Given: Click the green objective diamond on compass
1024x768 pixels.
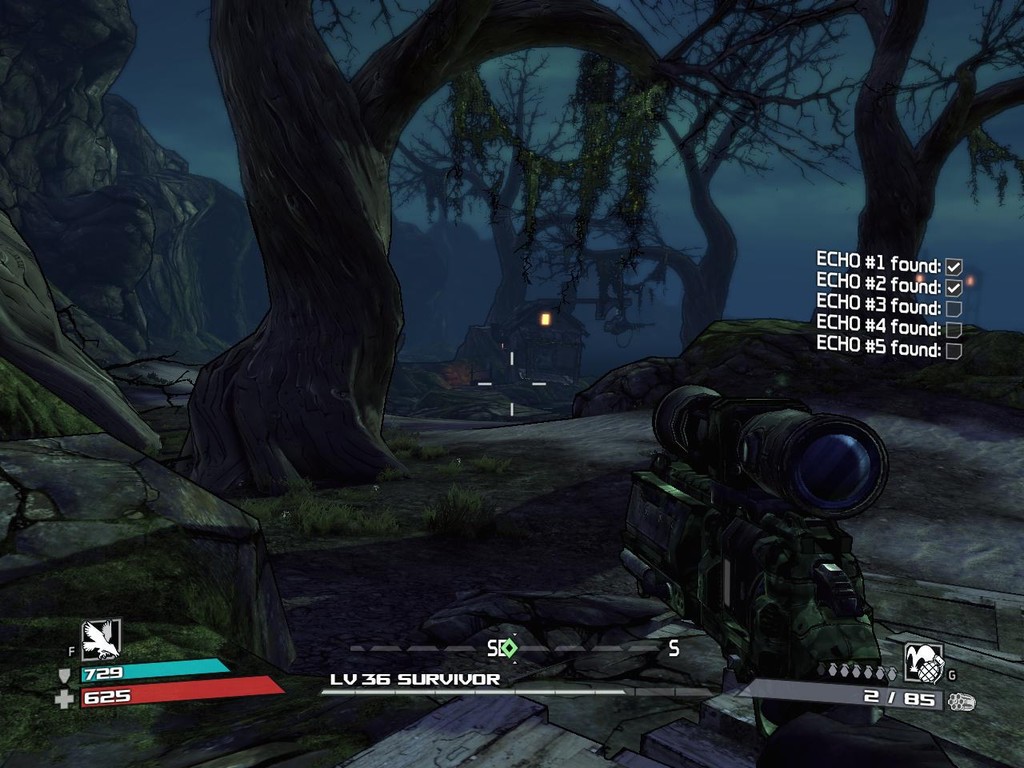Looking at the screenshot, I should click(x=509, y=647).
